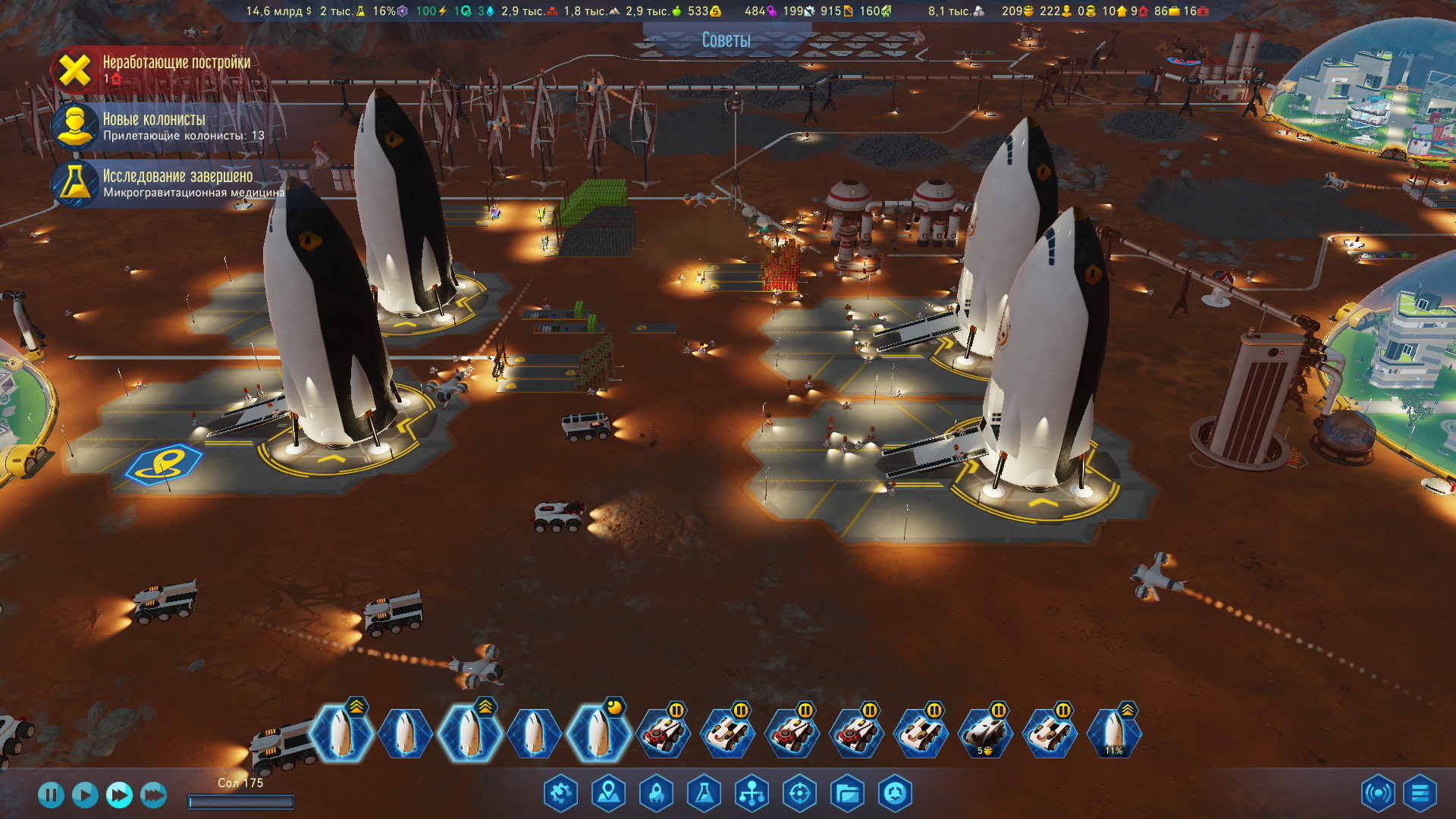Viewport: 1456px width, 819px height.
Task: Open the hexagon-in-circle icon in the bottom bar
Action: (x=895, y=794)
